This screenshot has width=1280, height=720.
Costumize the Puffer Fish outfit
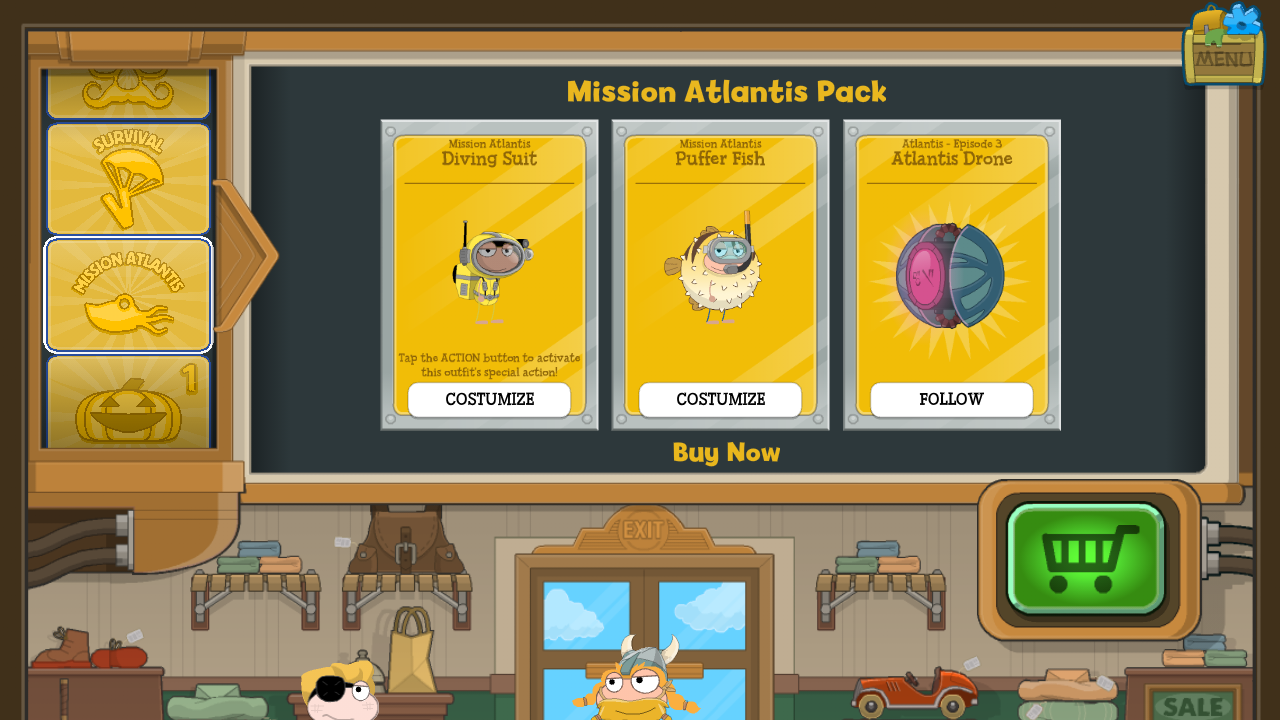(x=720, y=400)
